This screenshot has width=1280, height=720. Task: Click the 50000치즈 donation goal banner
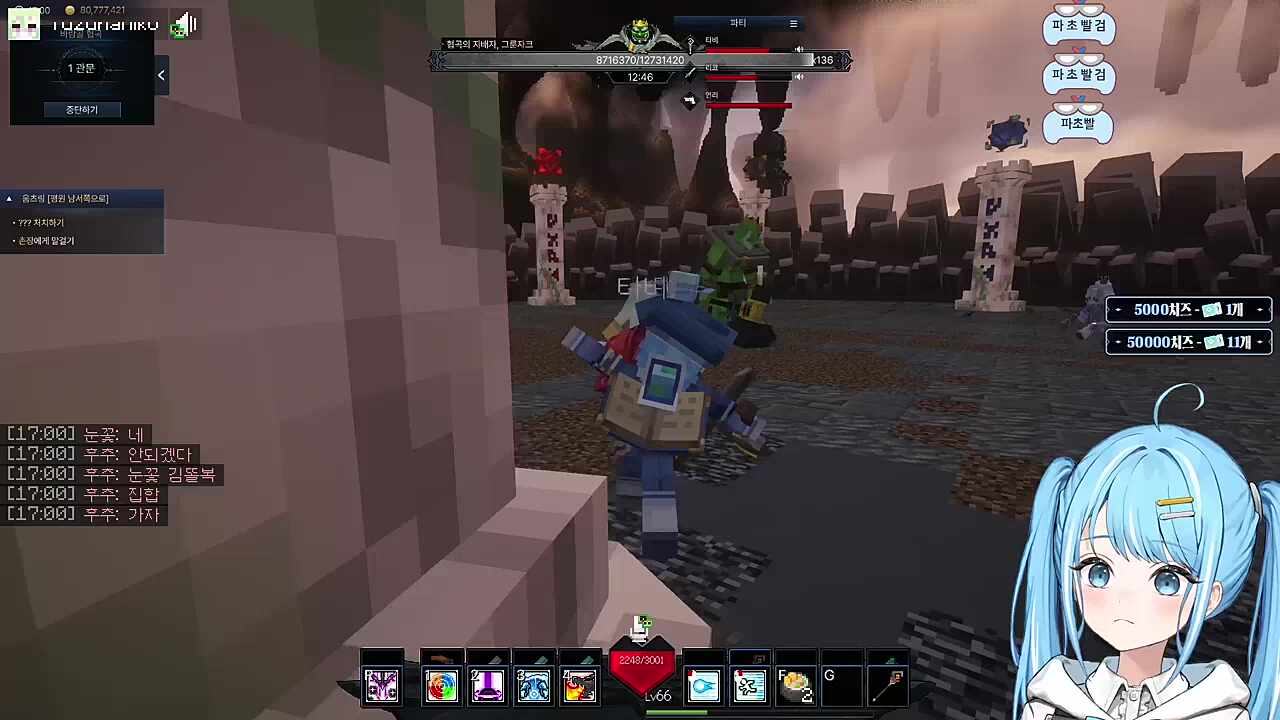click(x=1188, y=342)
